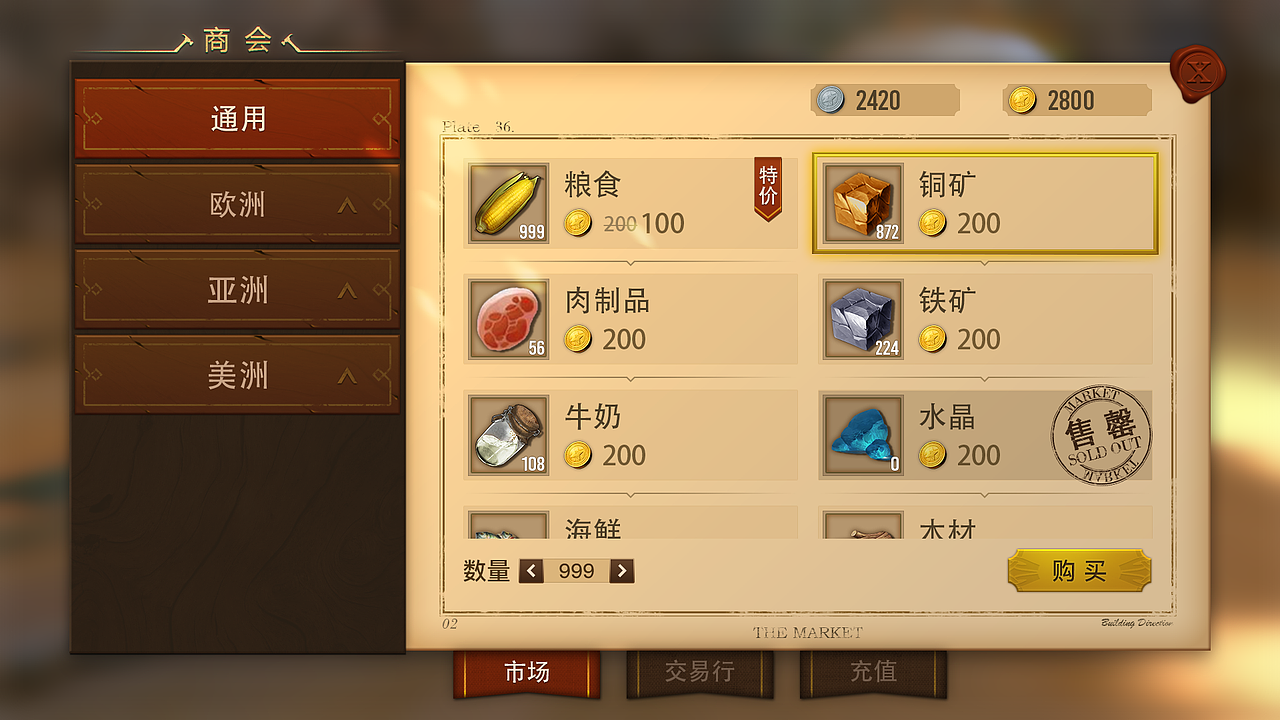Open the 充值 recharge tab
The height and width of the screenshot is (720, 1280).
[873, 671]
